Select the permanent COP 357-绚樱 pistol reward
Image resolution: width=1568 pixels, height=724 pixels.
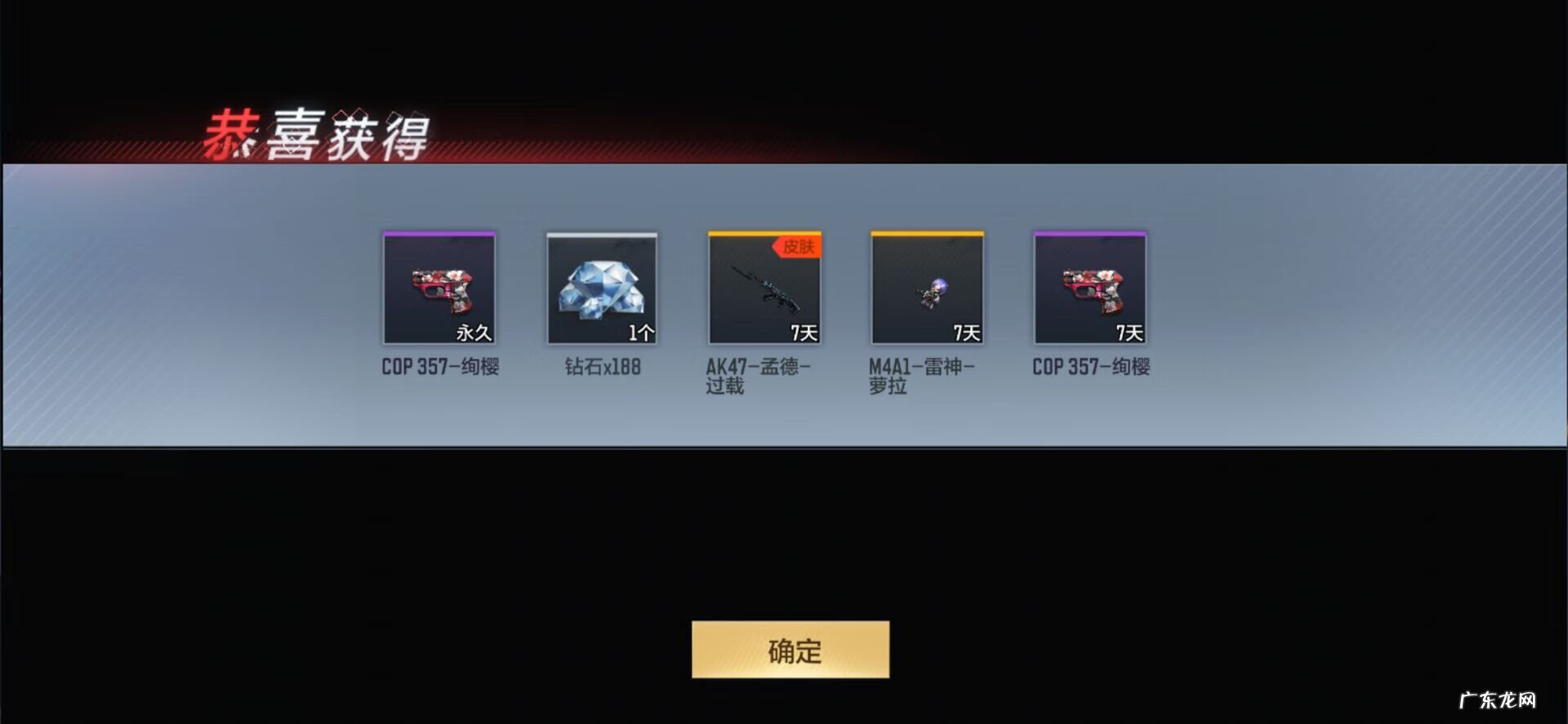pos(439,289)
